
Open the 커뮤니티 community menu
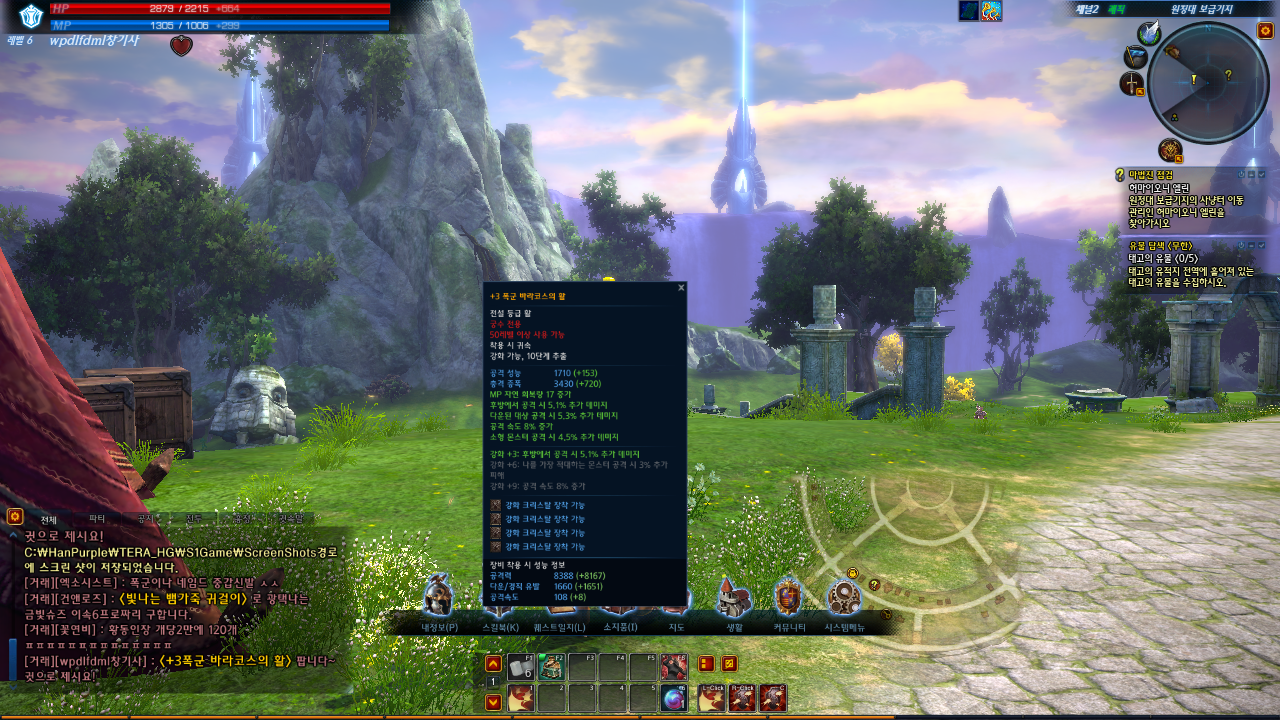pos(788,598)
